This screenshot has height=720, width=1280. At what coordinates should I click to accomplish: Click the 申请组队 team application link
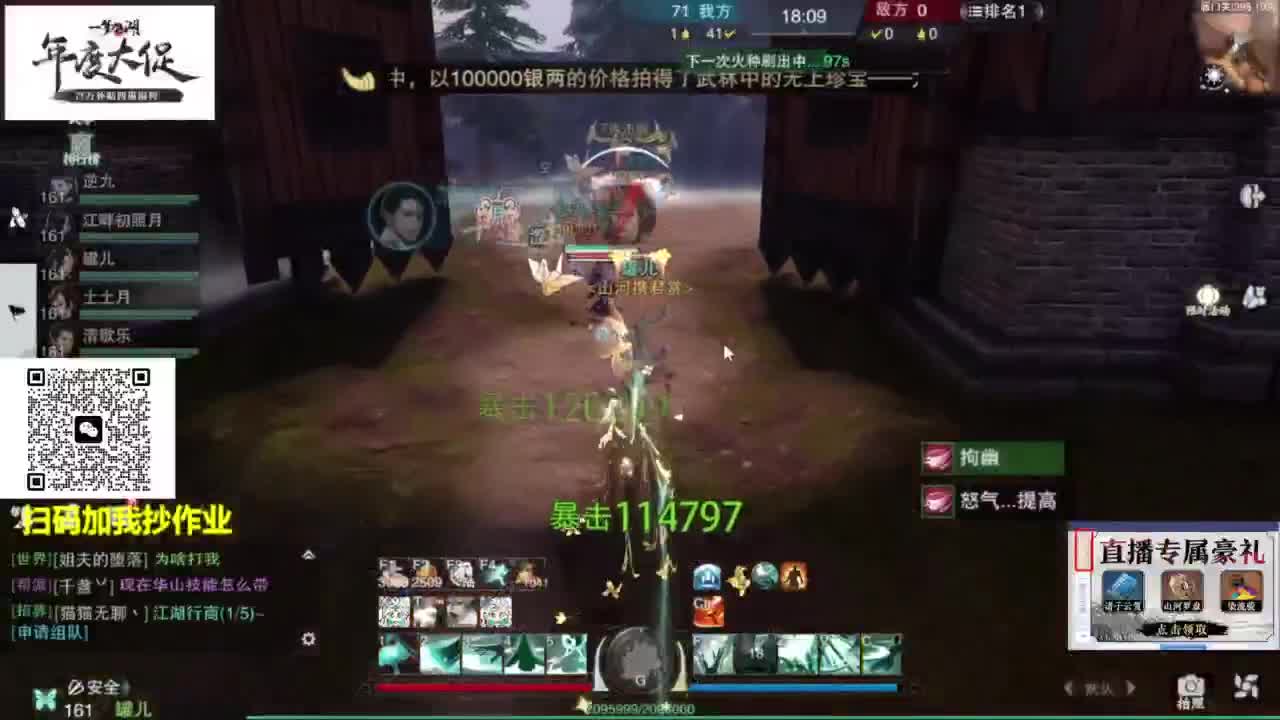47,631
